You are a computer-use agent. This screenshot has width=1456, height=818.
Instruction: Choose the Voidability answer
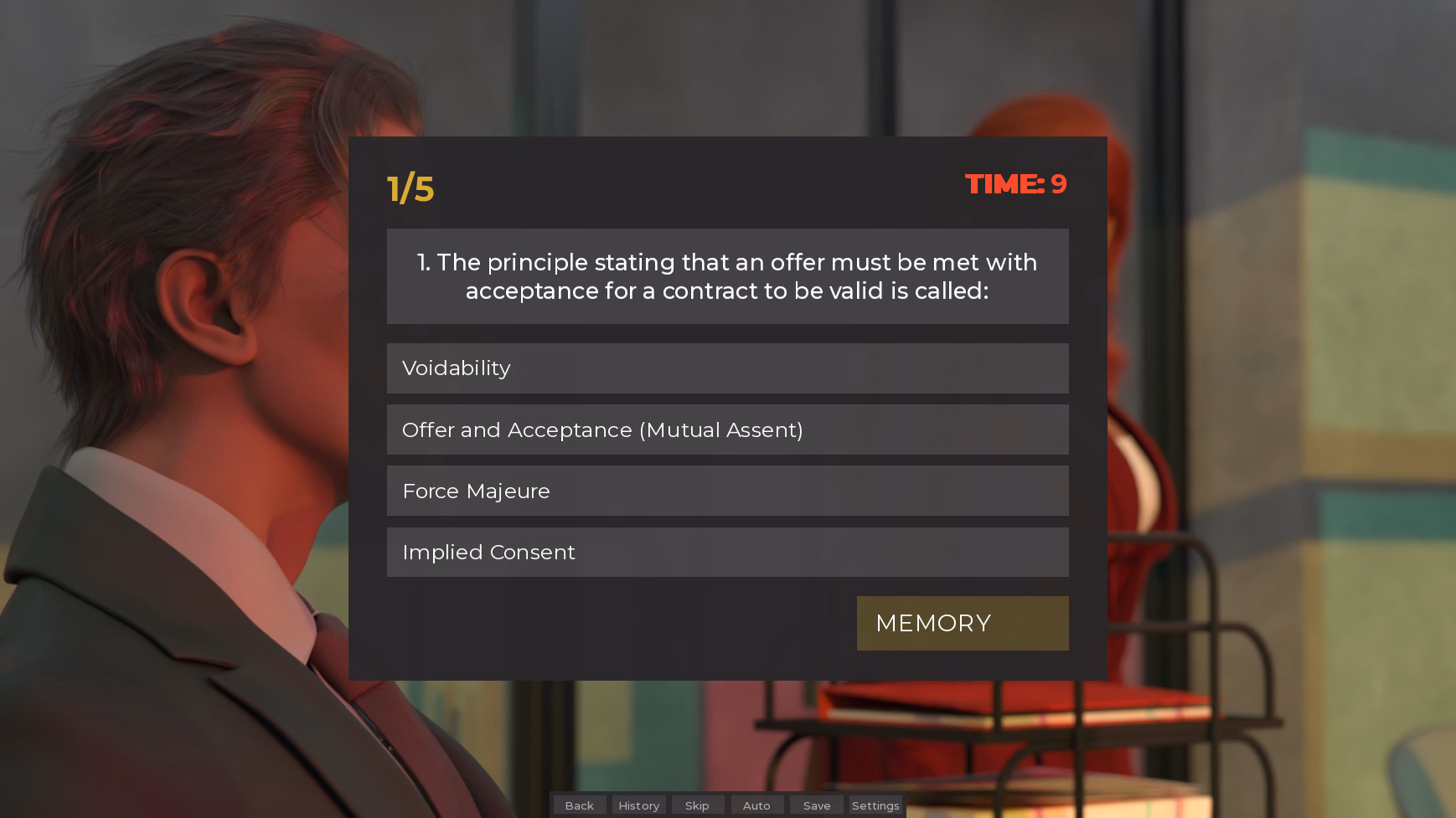(x=727, y=368)
